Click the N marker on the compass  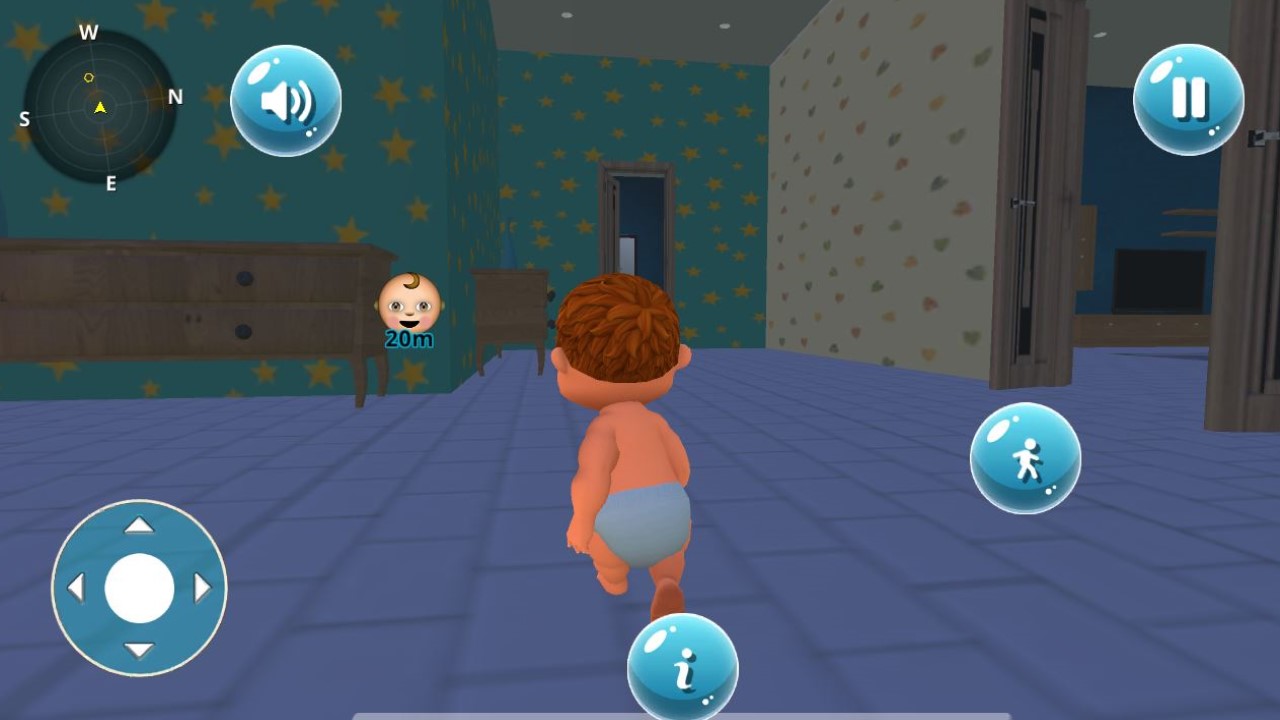coord(176,97)
